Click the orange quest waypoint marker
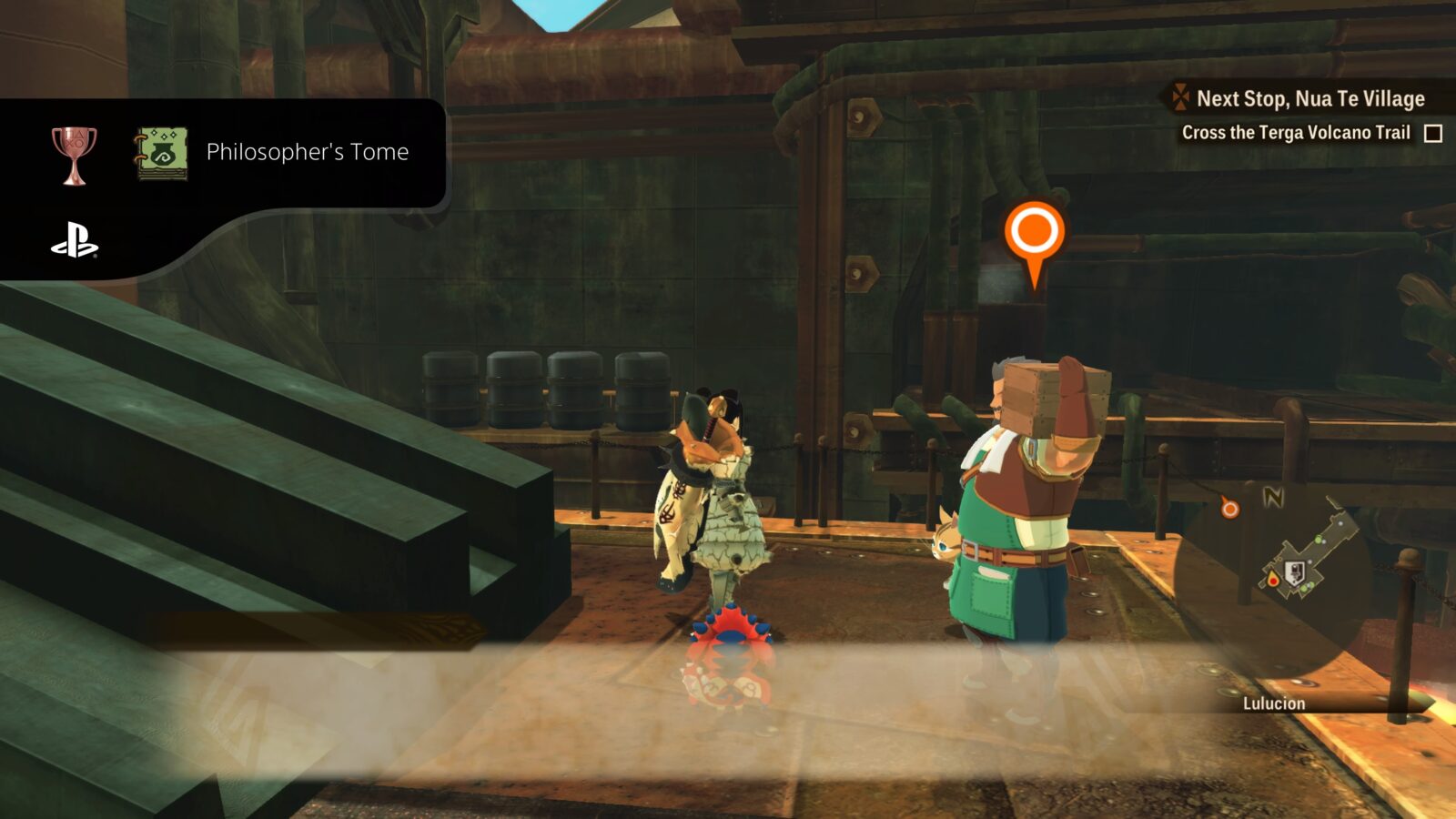 coord(1034,233)
